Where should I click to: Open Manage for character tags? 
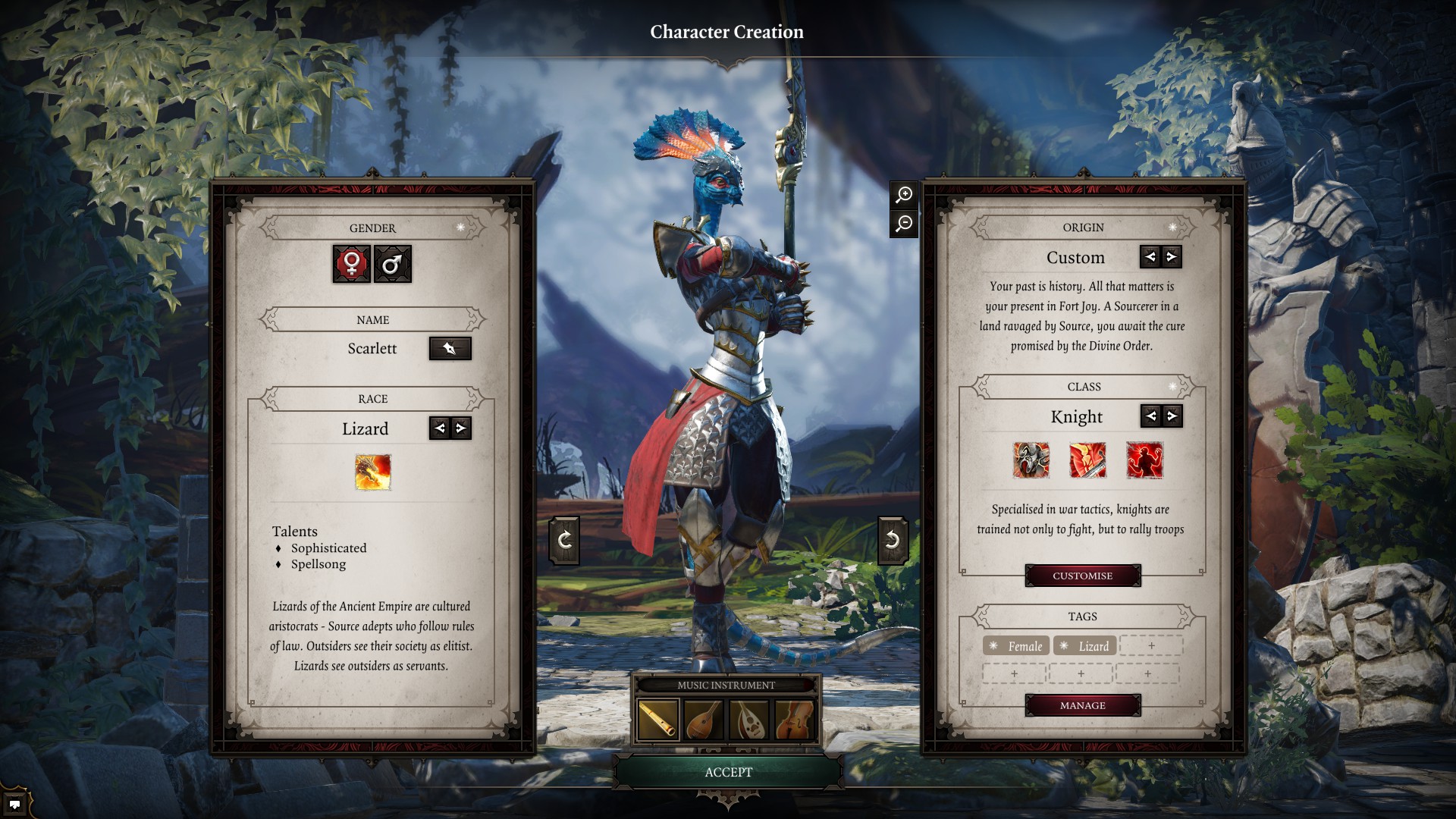tap(1082, 705)
